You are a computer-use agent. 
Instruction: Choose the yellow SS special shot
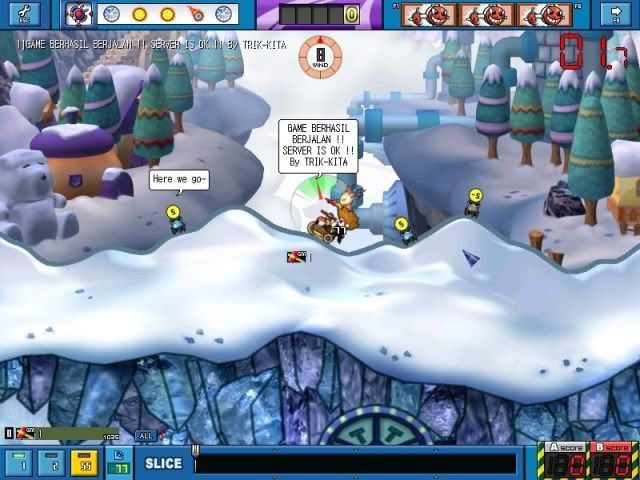tap(86, 463)
